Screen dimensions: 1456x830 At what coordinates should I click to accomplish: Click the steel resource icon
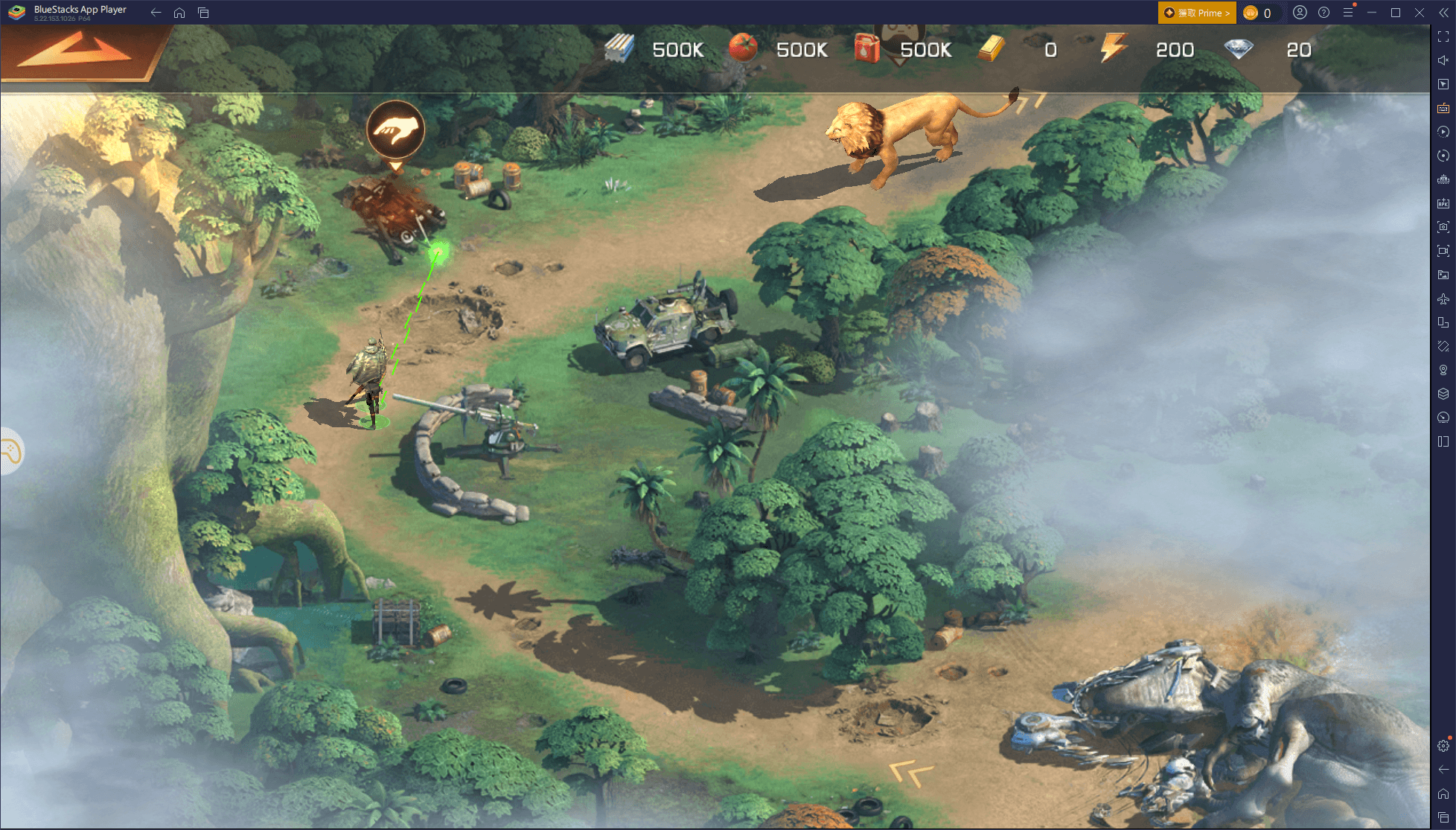(x=619, y=49)
